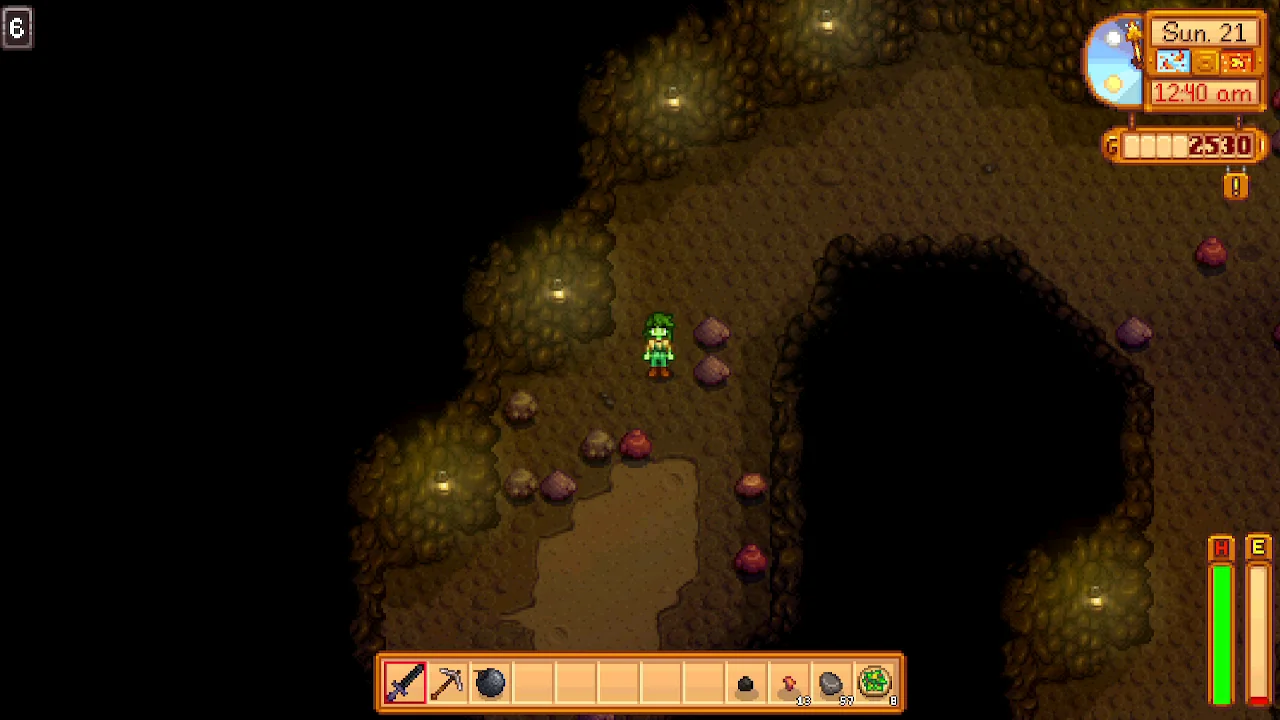Select the stone stack showing 57
The height and width of the screenshot is (720, 1280).
pos(833,683)
